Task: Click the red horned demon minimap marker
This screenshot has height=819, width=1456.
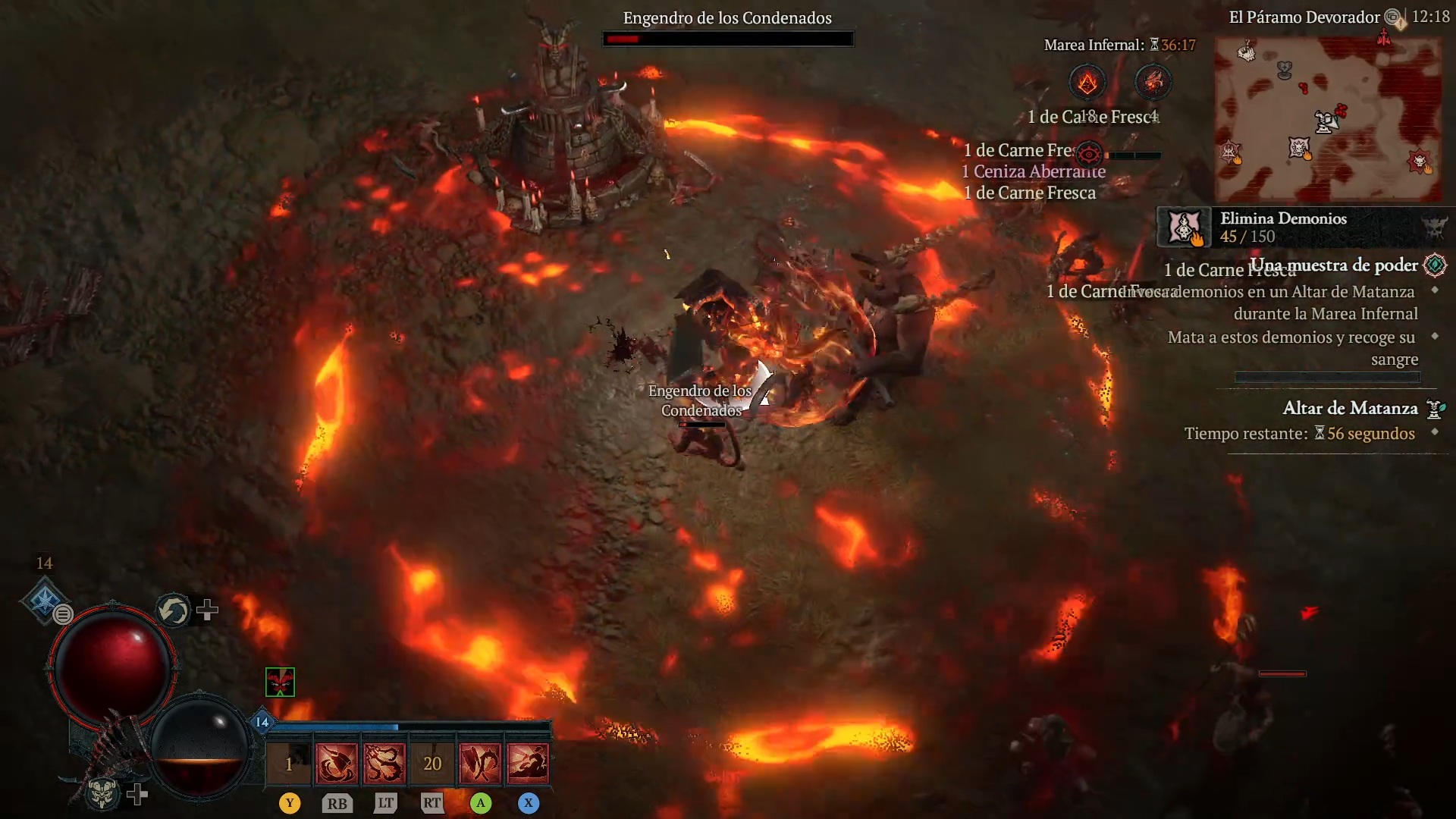Action: pyautogui.click(x=1419, y=161)
